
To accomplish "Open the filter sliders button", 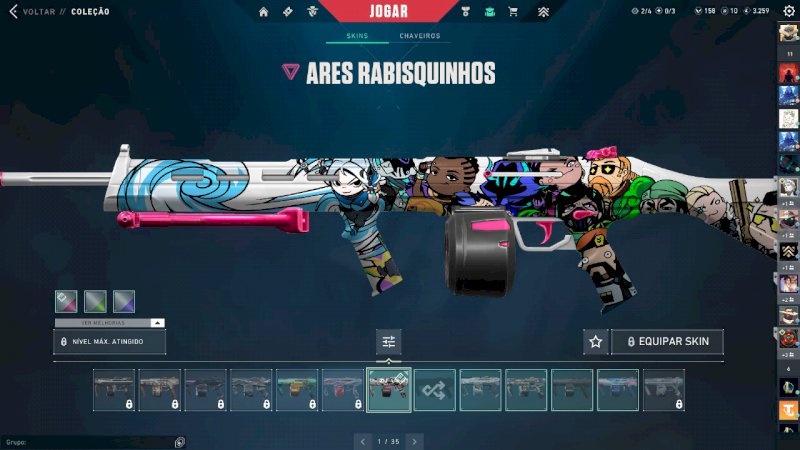I will pos(389,342).
